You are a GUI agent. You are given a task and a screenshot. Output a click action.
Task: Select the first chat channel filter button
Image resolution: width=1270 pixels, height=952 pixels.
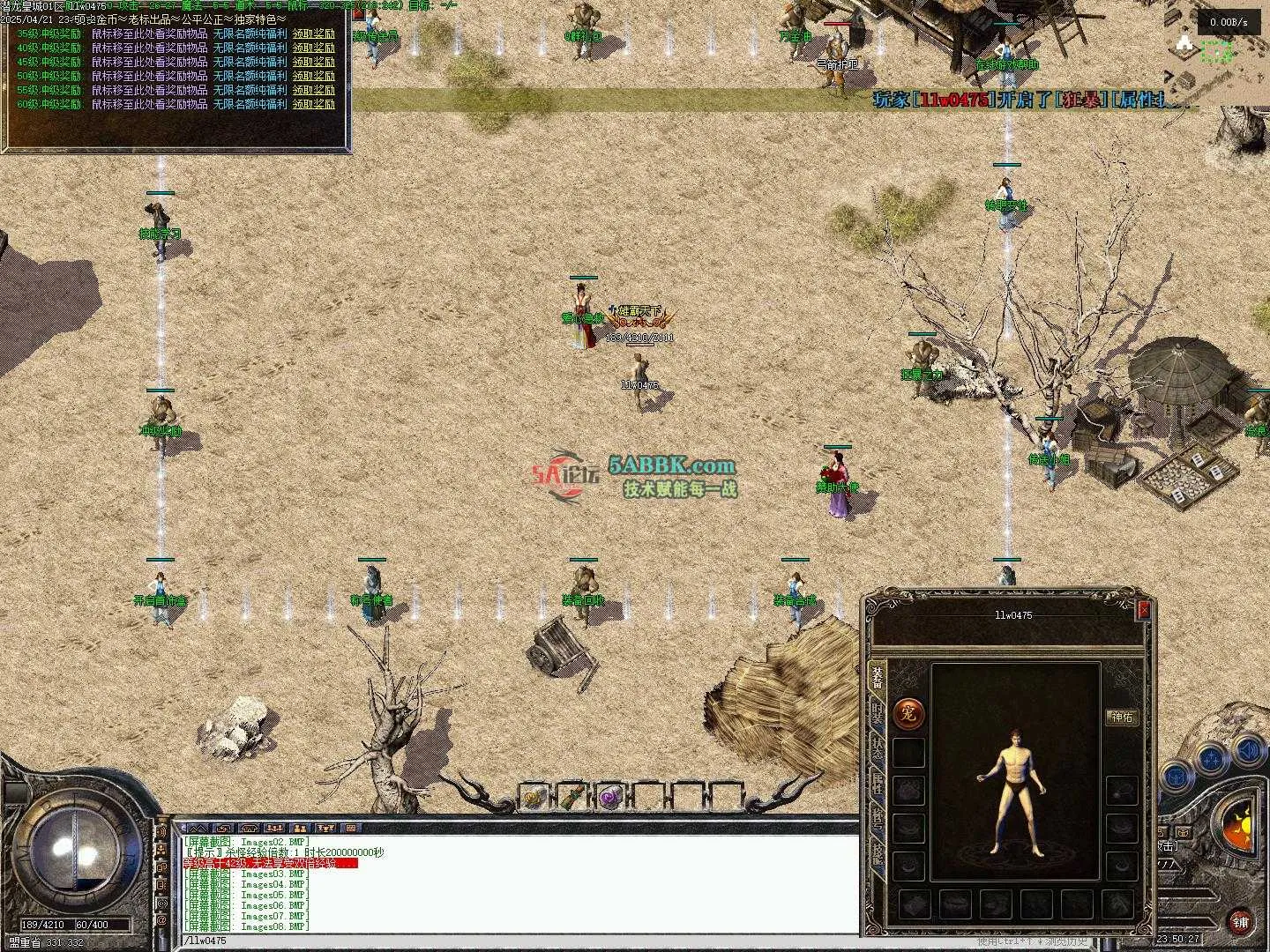(x=198, y=829)
